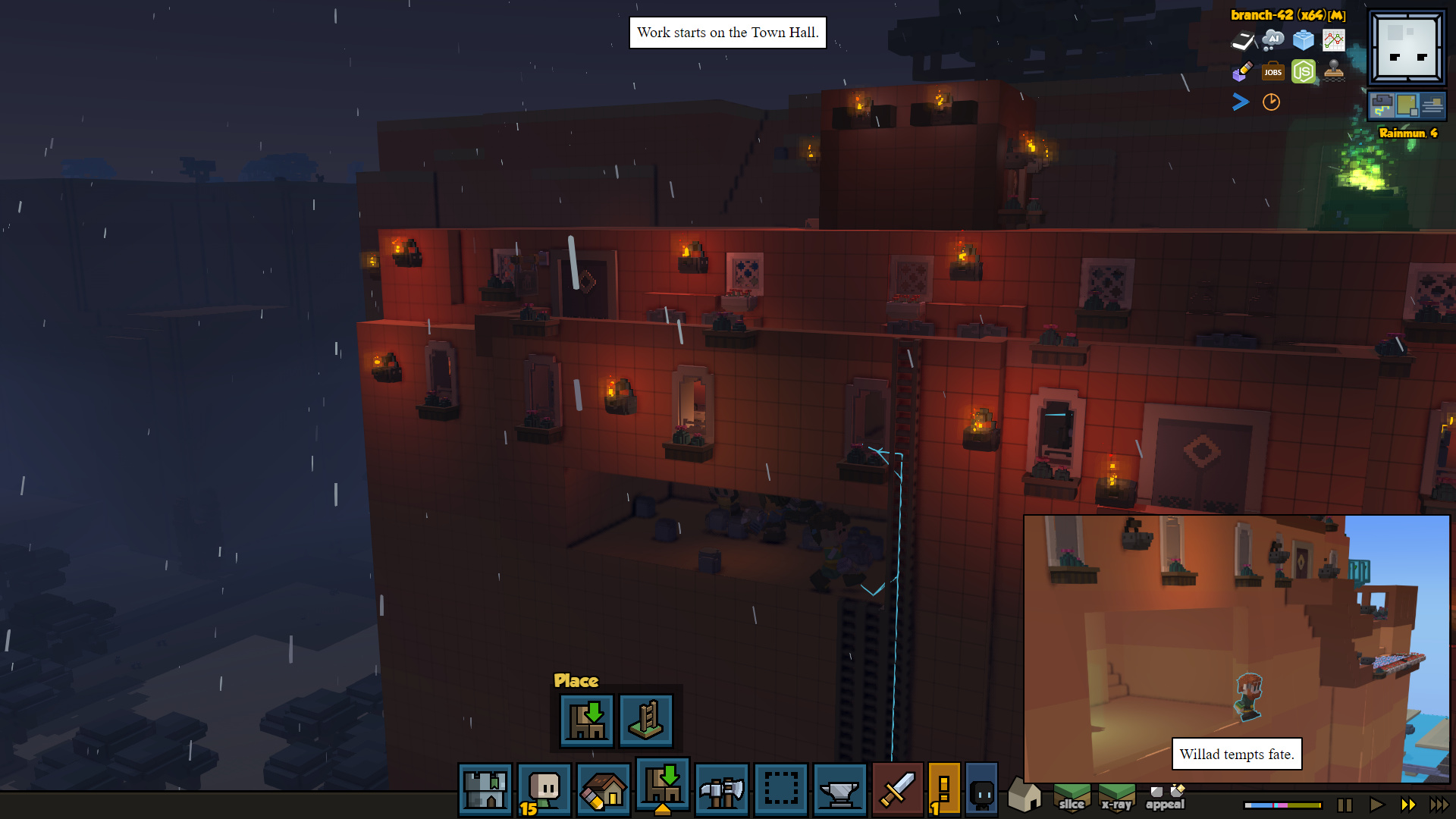Viewport: 1456px width, 819px height.
Task: Toggle the slice view mode
Action: (1072, 797)
